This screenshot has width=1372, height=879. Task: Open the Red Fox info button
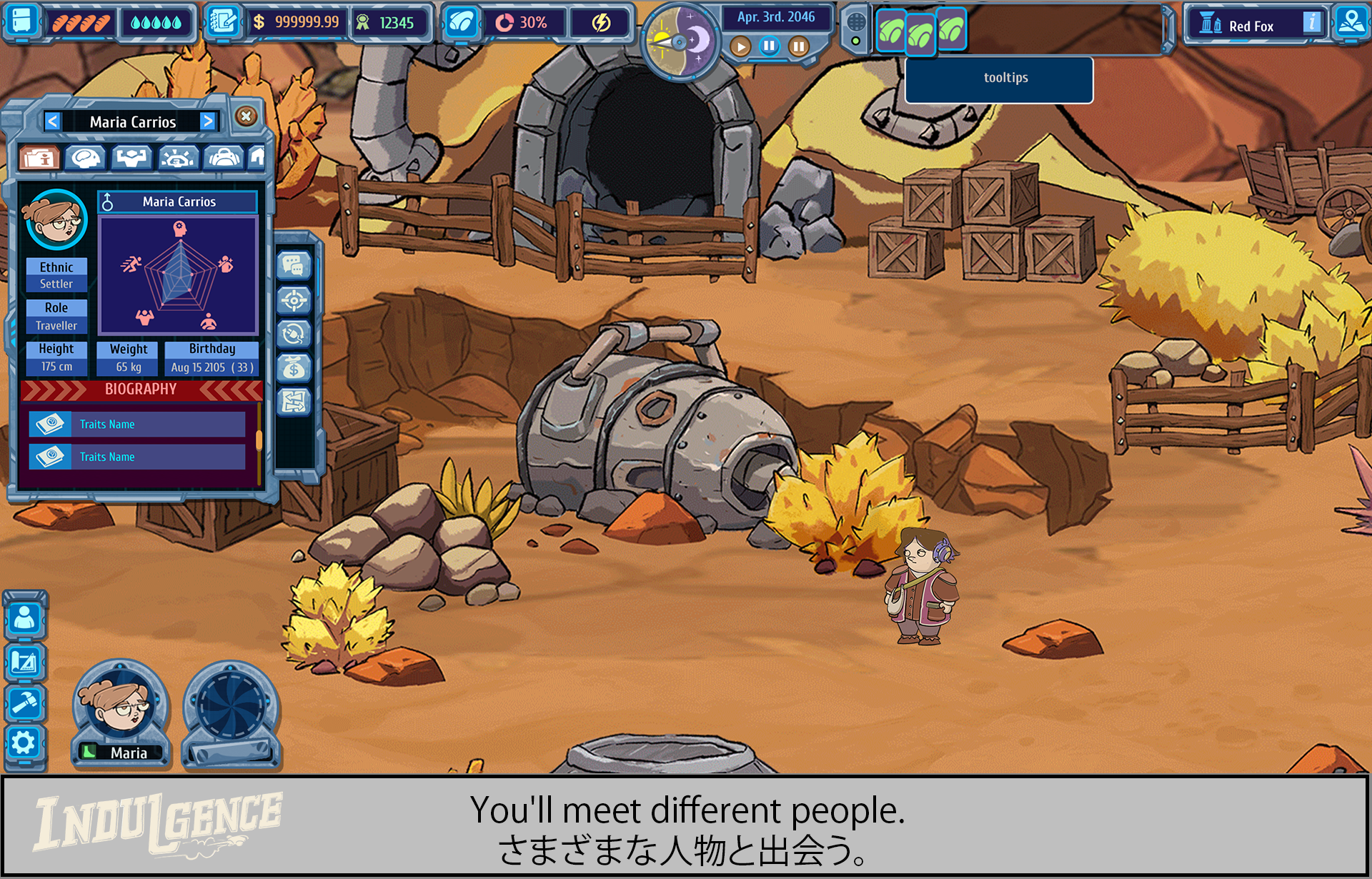(x=1311, y=23)
